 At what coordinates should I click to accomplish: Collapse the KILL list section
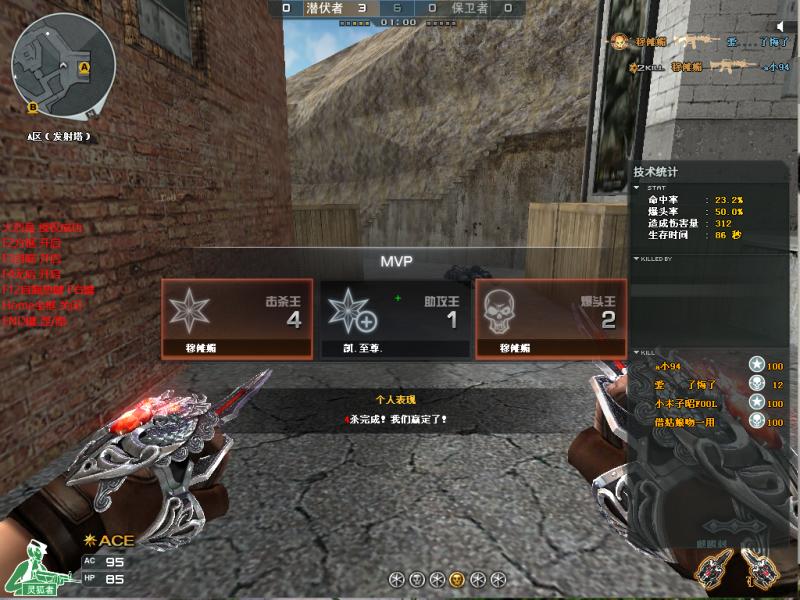638,352
